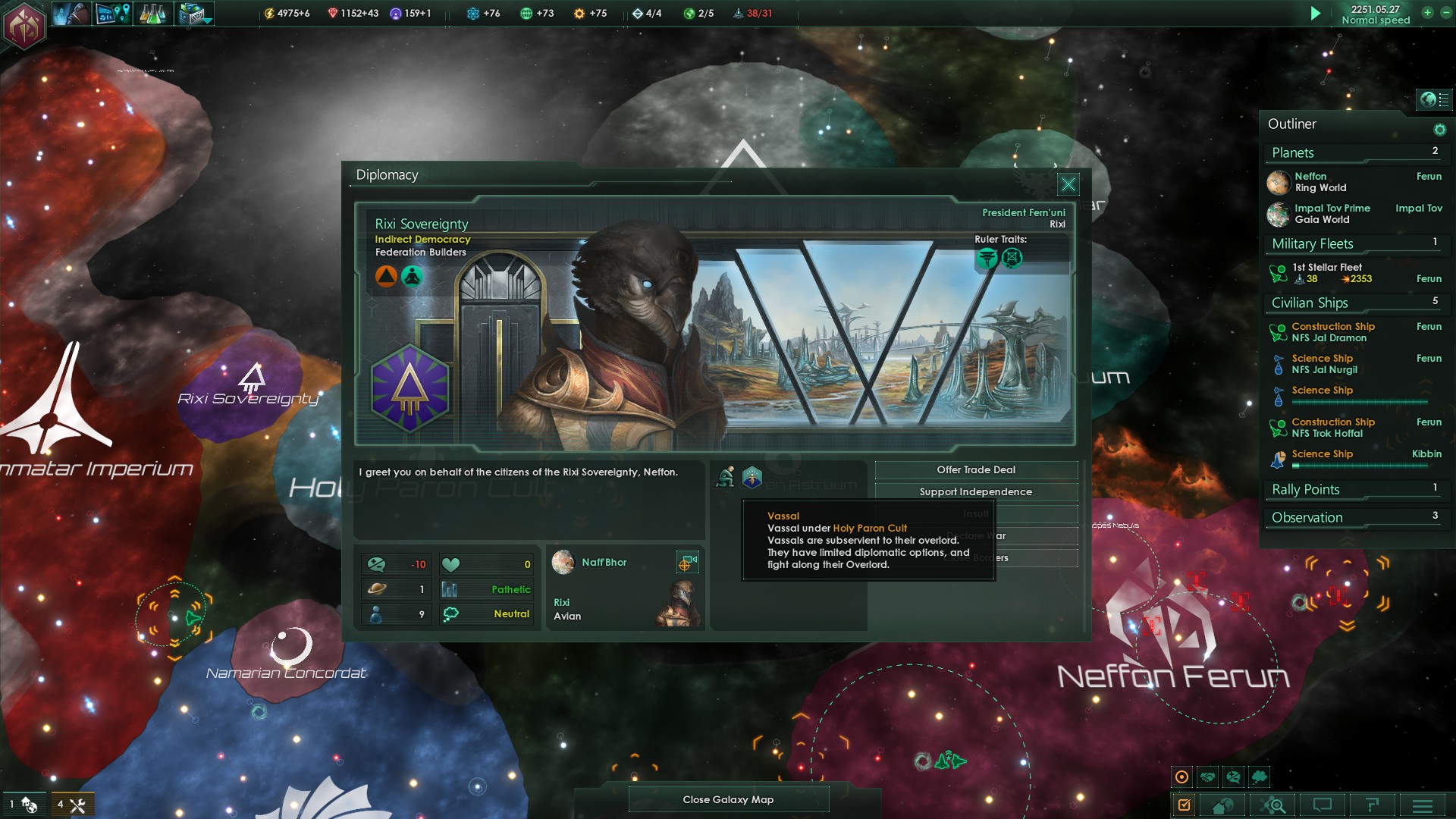This screenshot has height=819, width=1456.
Task: Select Construction Ship NFS Trok Hoffal
Action: pos(1332,428)
